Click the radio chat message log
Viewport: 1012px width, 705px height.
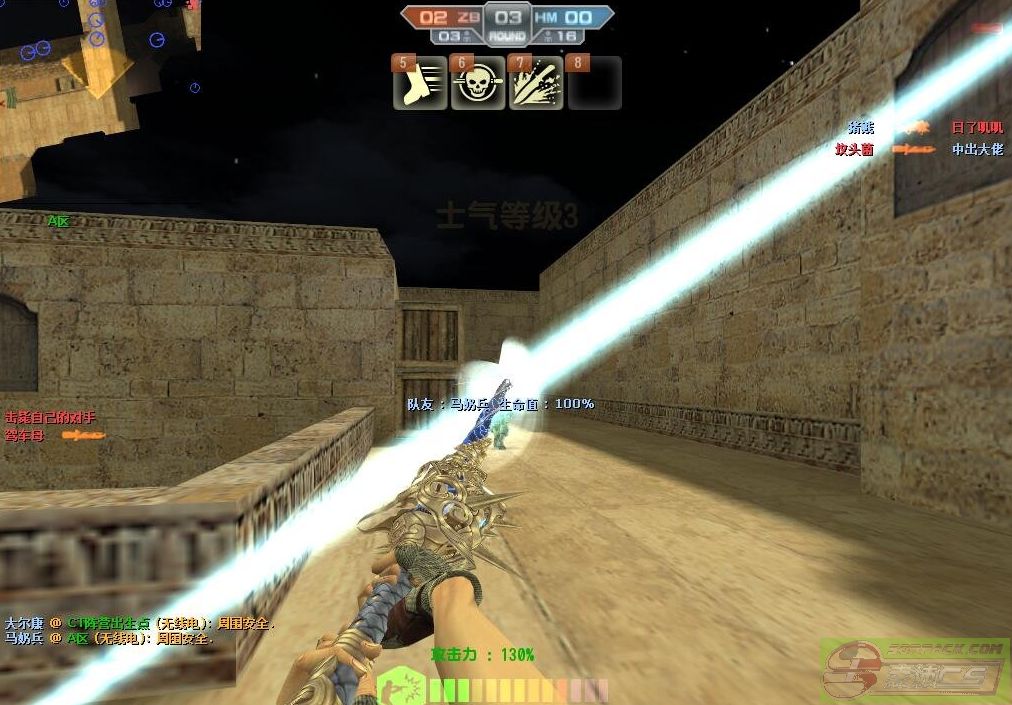(140, 630)
